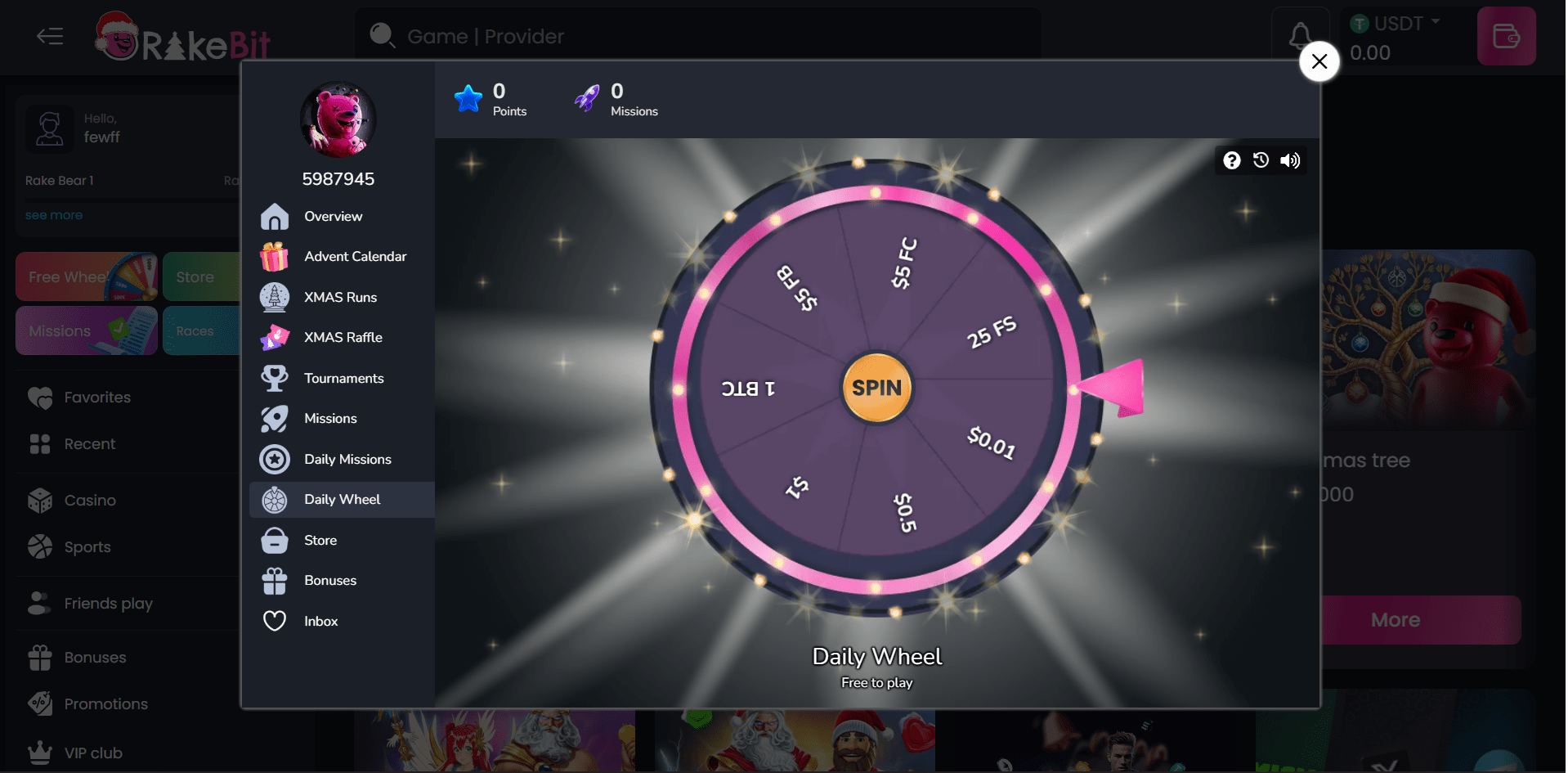This screenshot has width=1568, height=773.
Task: Open the Advent Calendar gift icon
Action: tap(275, 256)
